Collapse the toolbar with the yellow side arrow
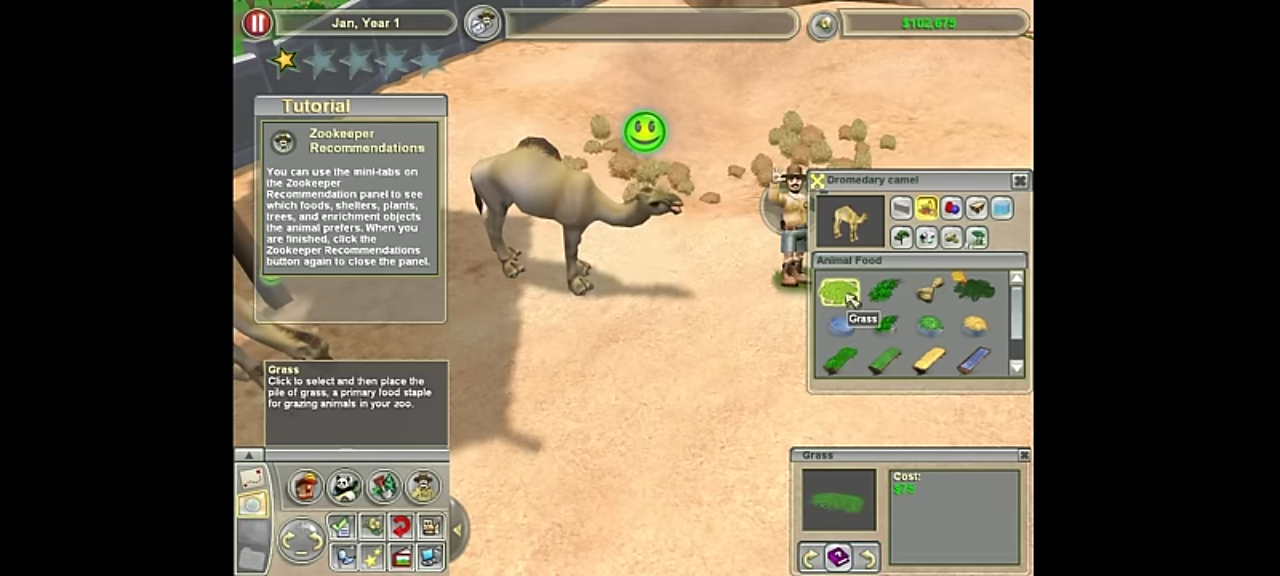The height and width of the screenshot is (576, 1280). [457, 529]
